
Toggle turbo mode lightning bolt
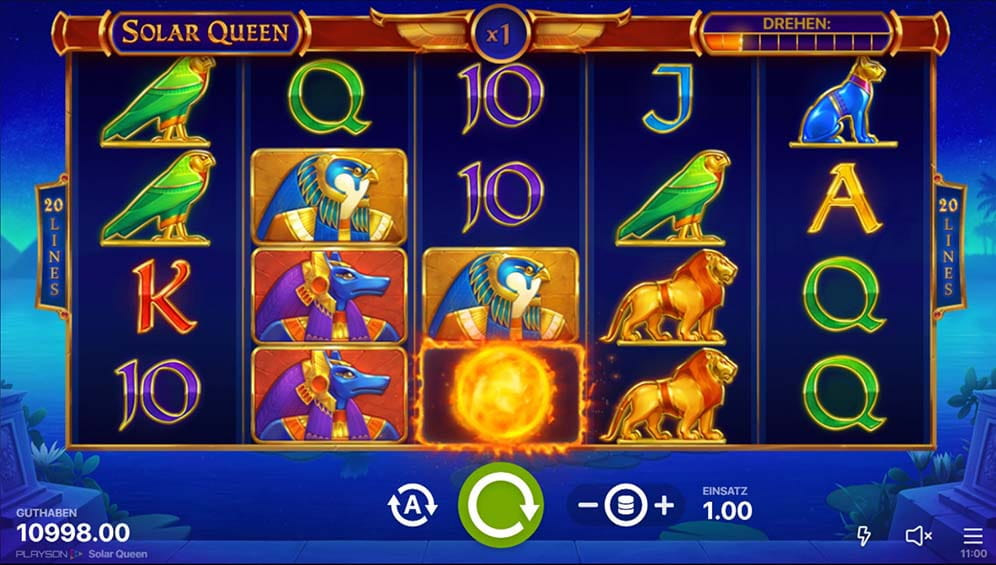click(x=864, y=536)
